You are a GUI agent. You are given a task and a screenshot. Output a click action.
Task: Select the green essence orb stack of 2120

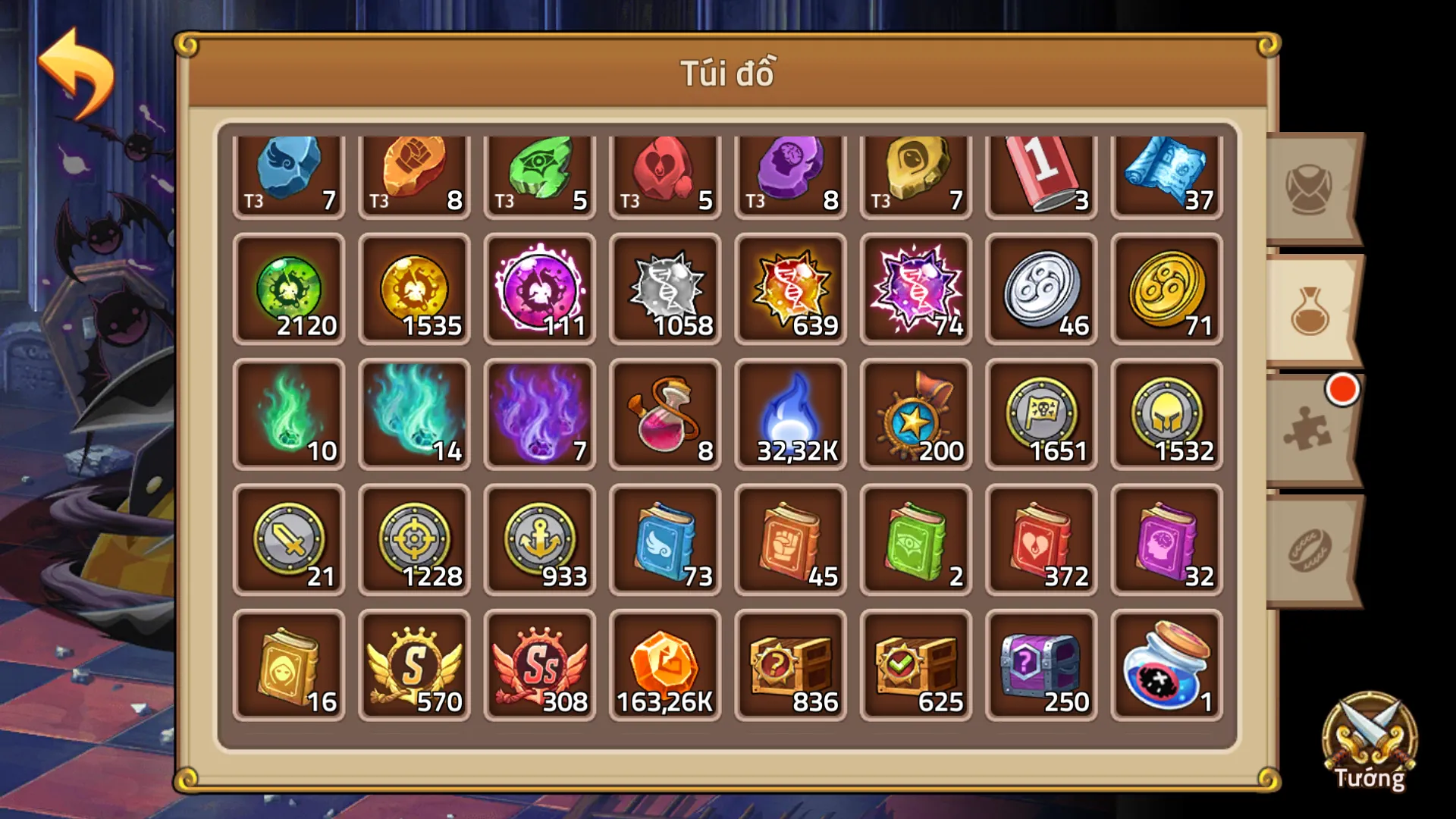pos(288,288)
